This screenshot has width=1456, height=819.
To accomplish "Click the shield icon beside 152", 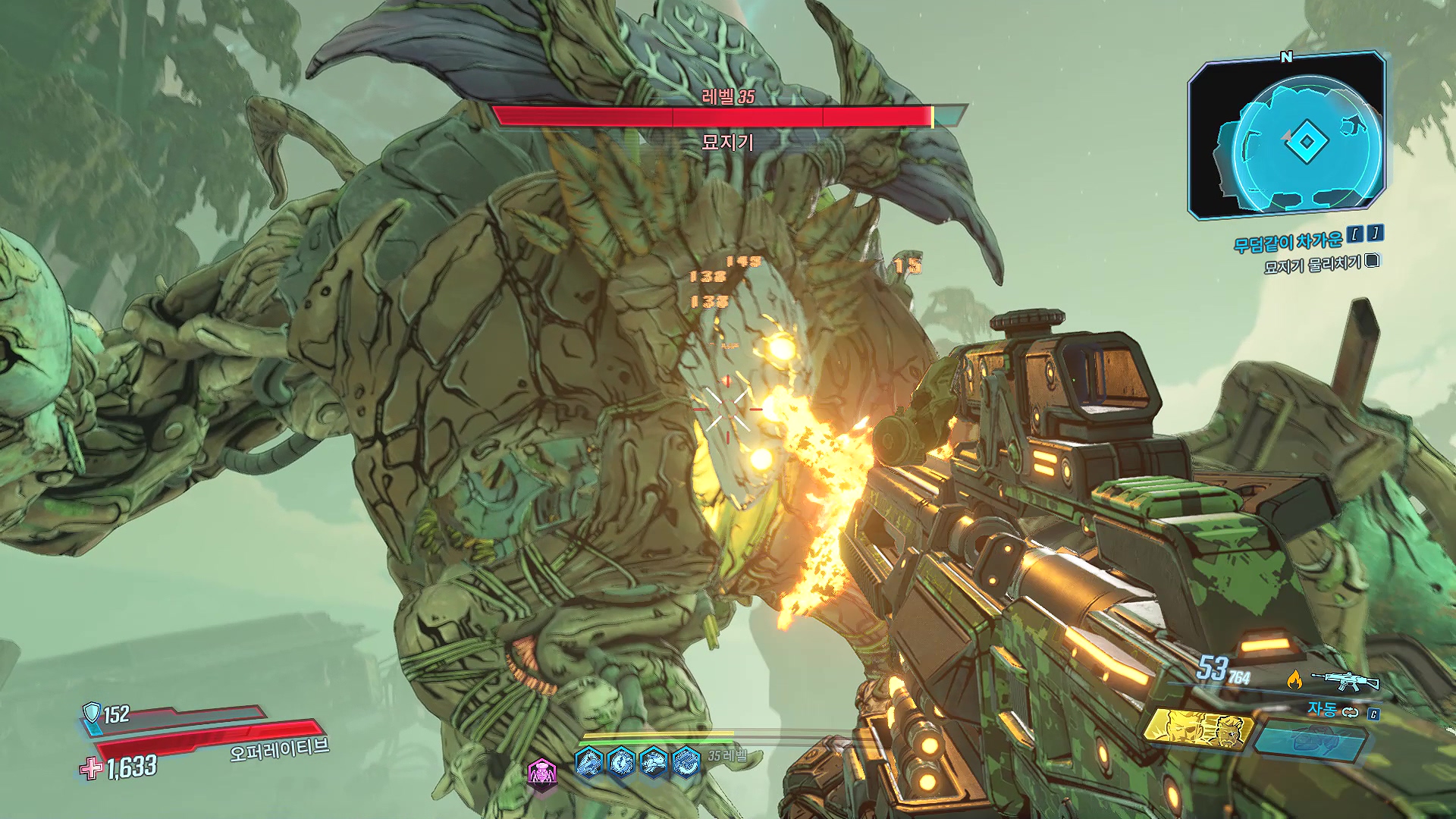I will 92,713.
